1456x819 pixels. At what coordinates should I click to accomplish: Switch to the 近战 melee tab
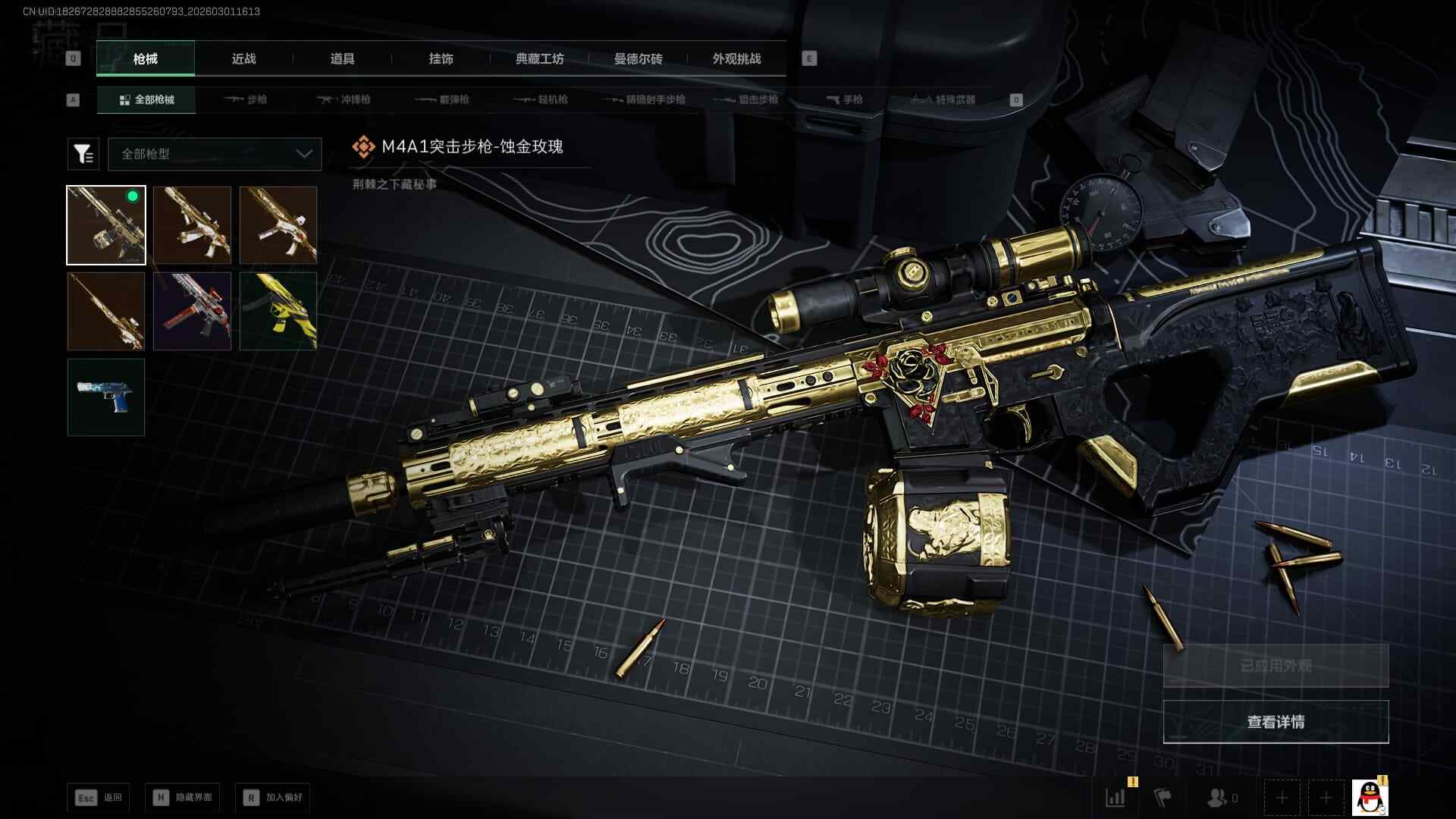pyautogui.click(x=243, y=59)
